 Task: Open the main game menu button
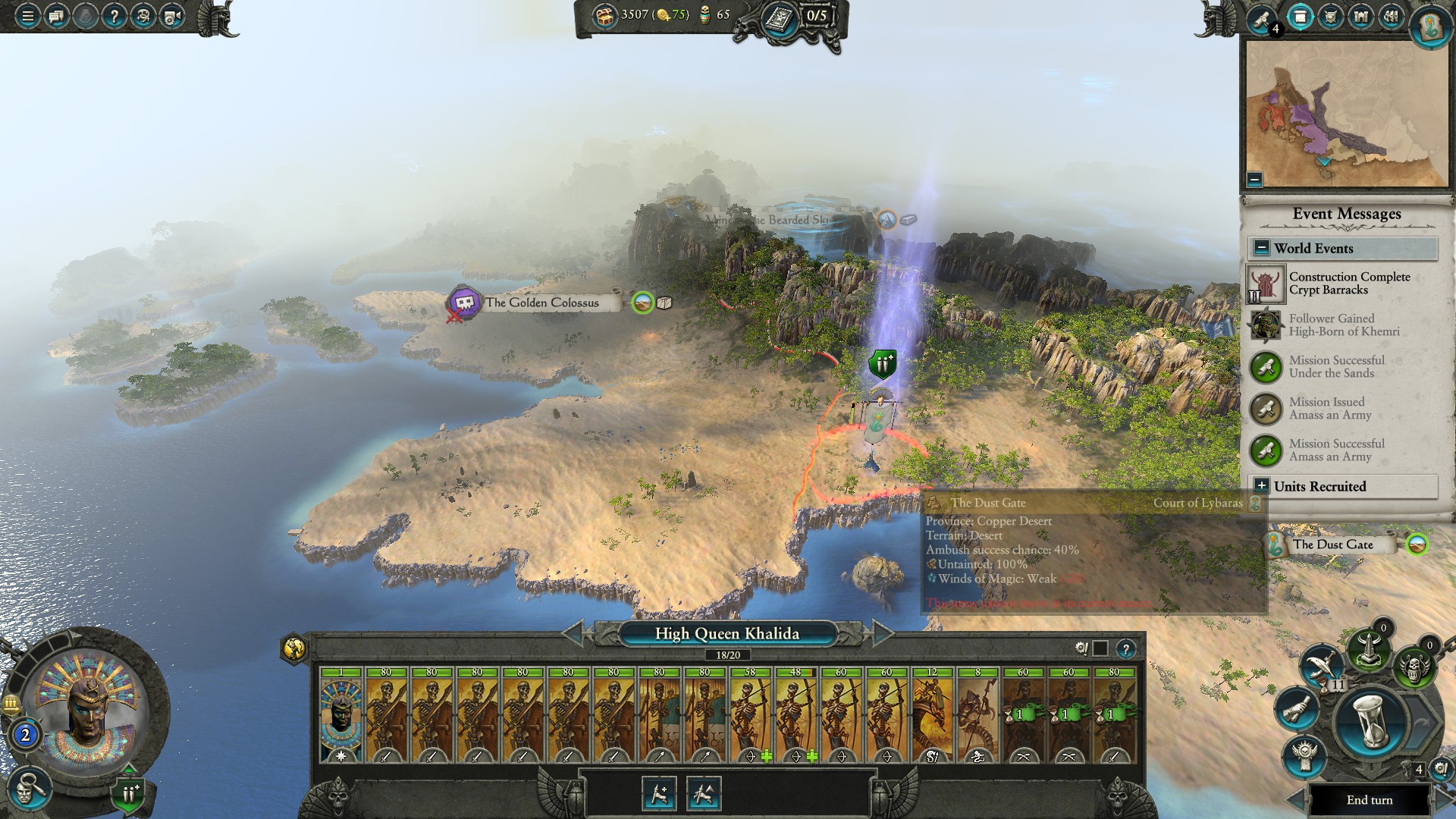27,16
